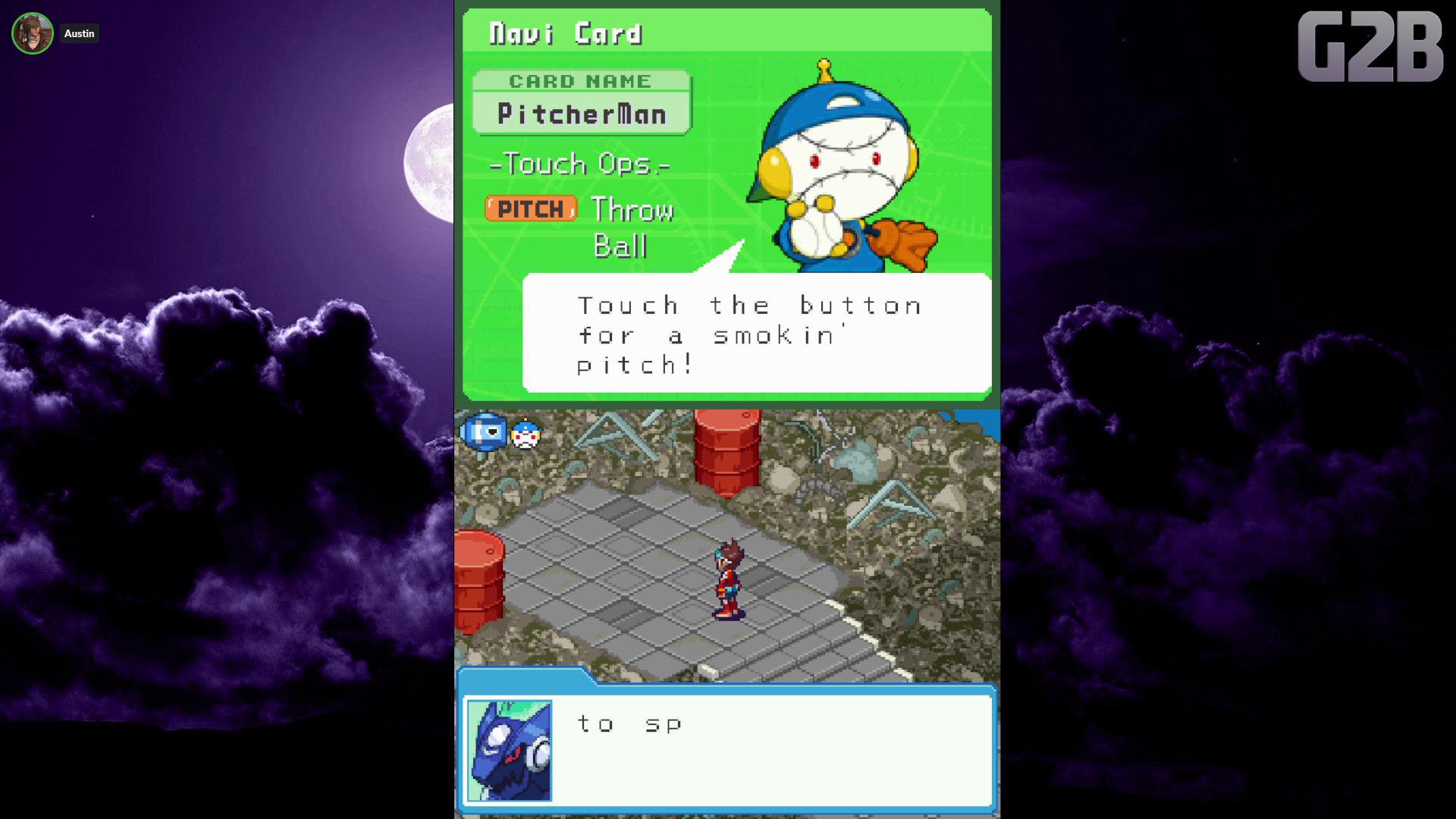Tap the orange PITCH button
Screen dimensions: 1456x819
tap(531, 209)
